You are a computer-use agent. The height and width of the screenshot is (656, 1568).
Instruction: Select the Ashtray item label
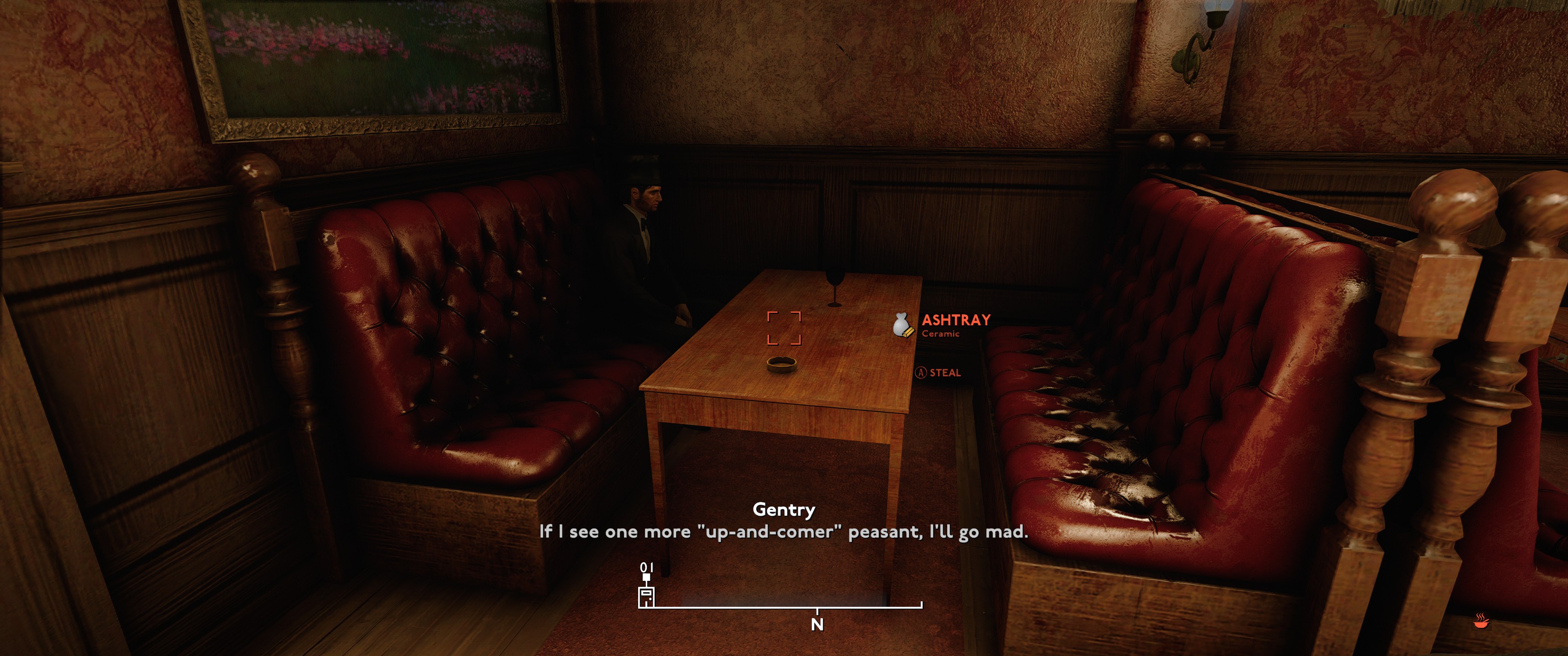[956, 320]
